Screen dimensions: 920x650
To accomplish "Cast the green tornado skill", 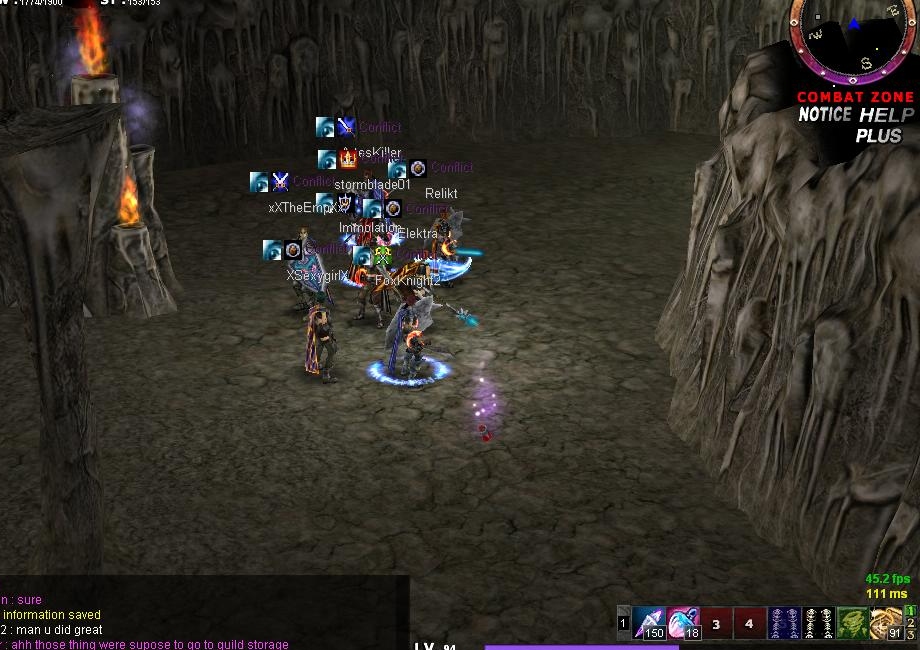I will pos(851,622).
